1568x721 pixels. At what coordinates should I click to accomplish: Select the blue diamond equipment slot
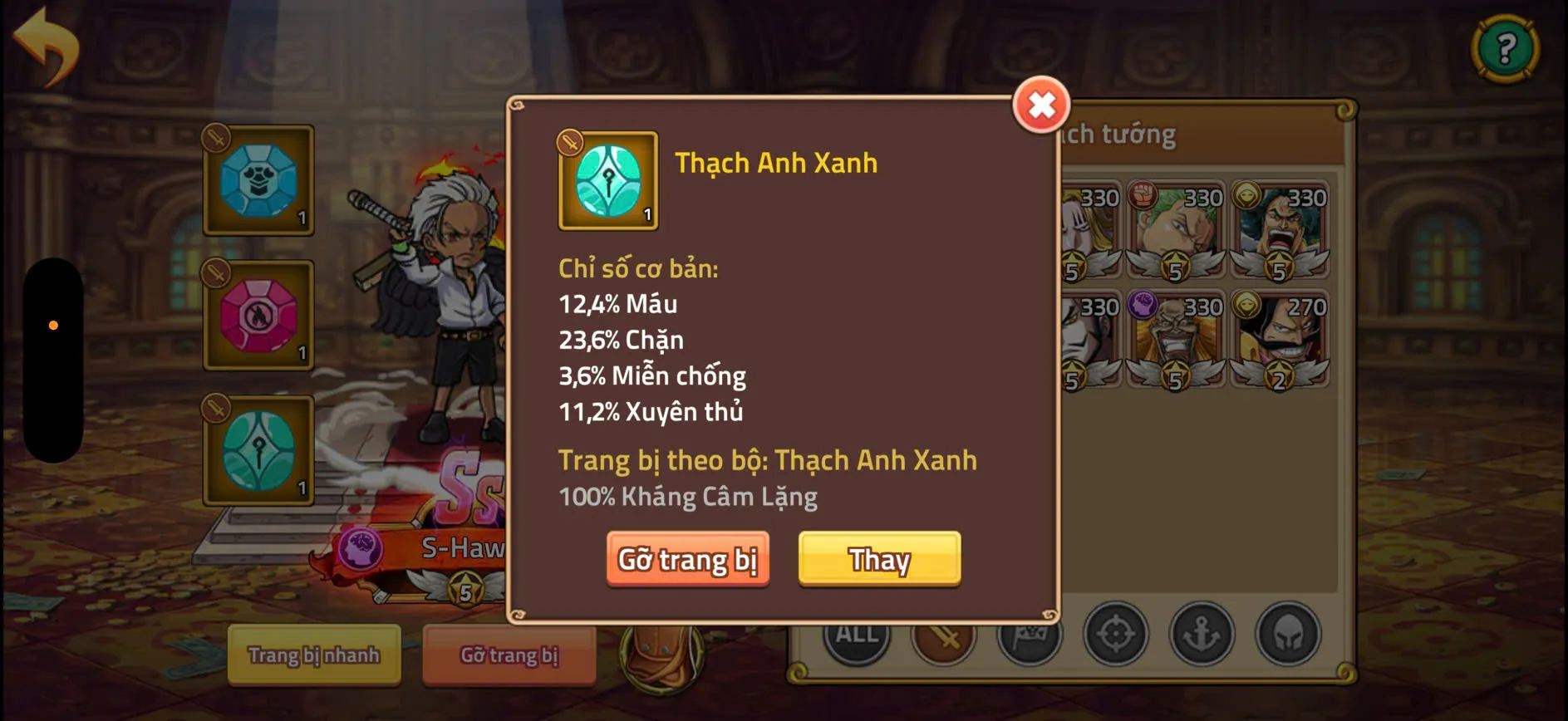tap(258, 181)
